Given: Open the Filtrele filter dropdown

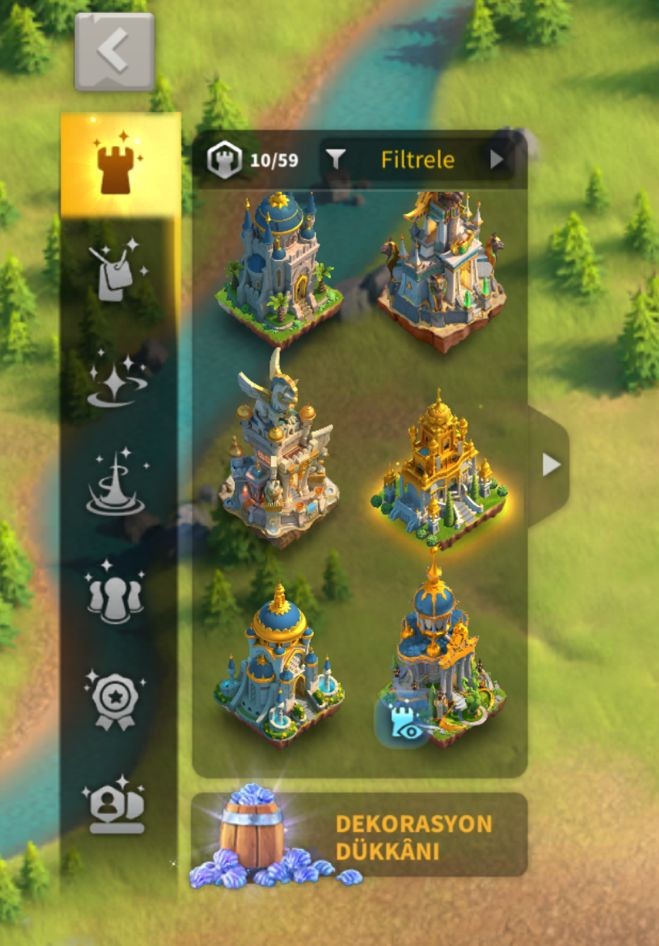Looking at the screenshot, I should coord(417,159).
